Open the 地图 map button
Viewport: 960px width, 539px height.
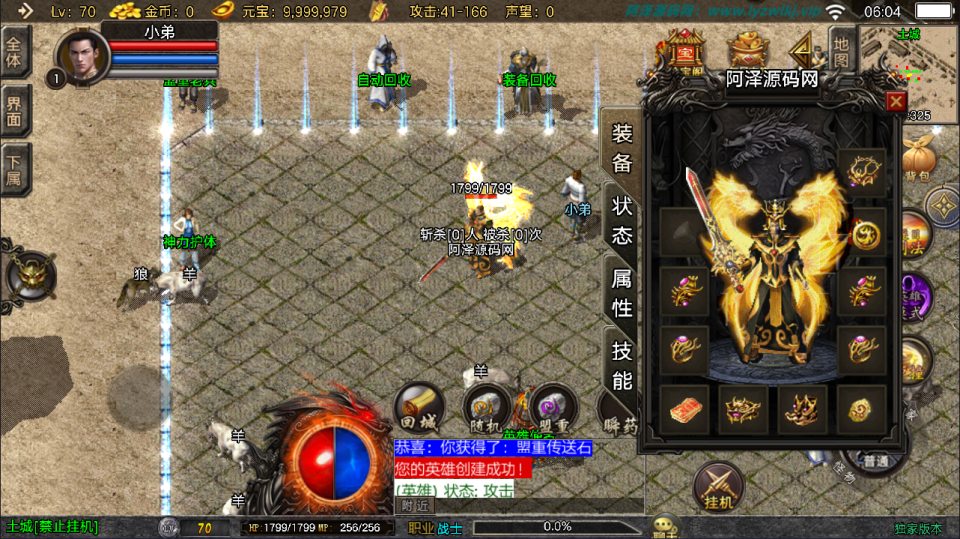coord(842,52)
